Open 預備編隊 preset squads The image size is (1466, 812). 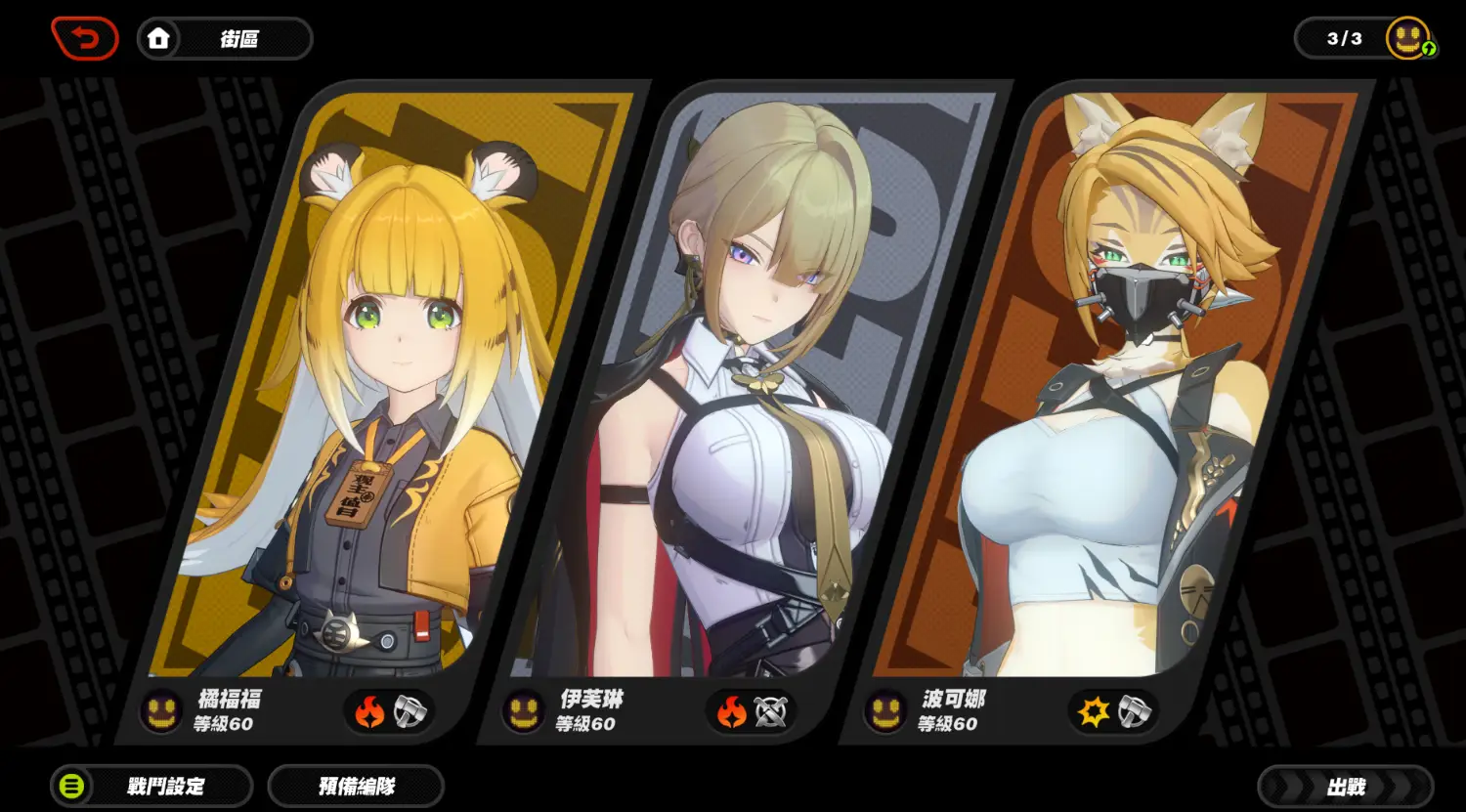(356, 787)
